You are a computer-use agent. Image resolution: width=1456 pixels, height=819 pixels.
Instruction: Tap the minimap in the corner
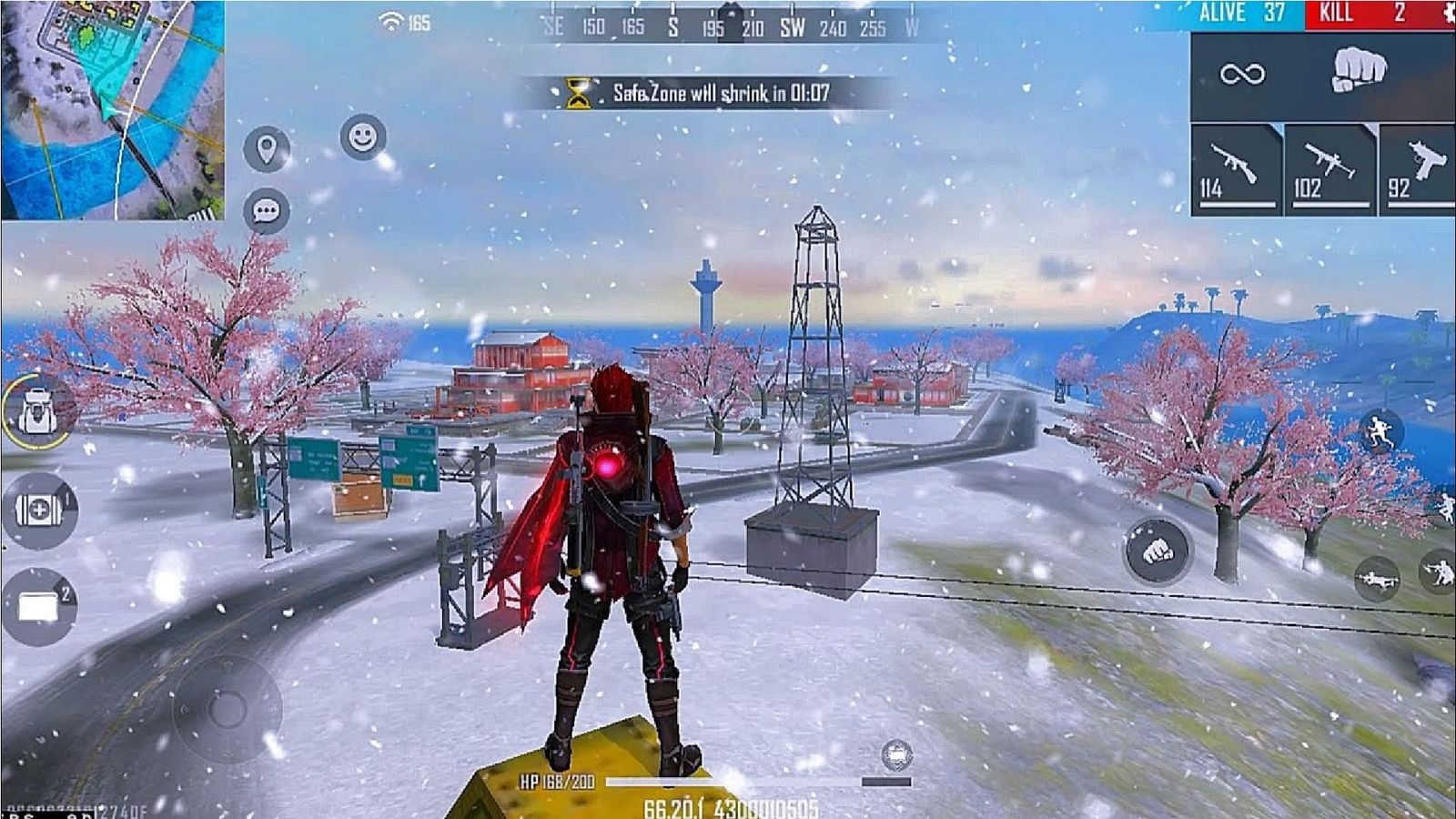pyautogui.click(x=109, y=109)
